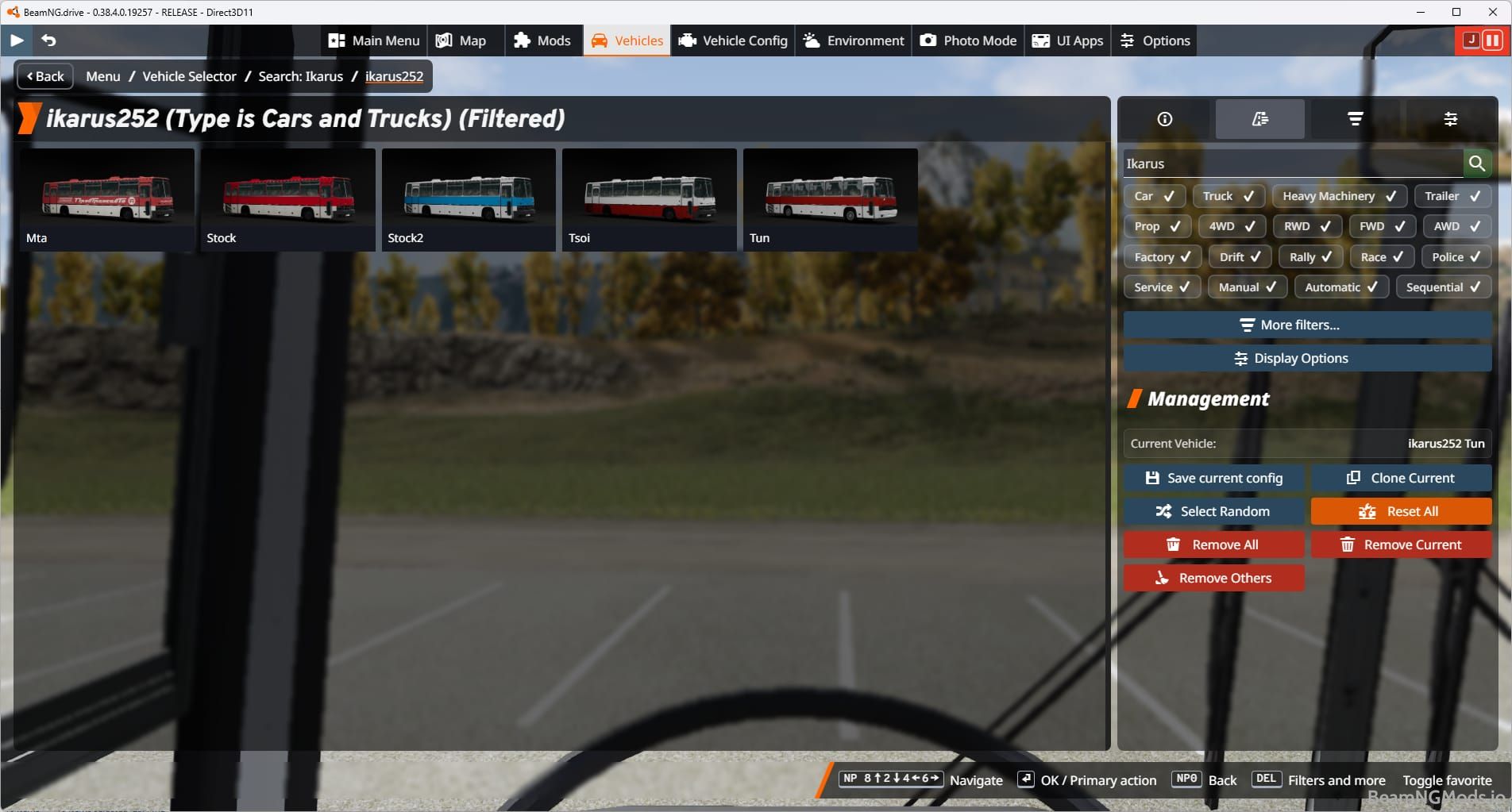Open the Search: Ikarus breadcrumb entry
Viewport: 1512px width, 812px height.
tap(300, 76)
